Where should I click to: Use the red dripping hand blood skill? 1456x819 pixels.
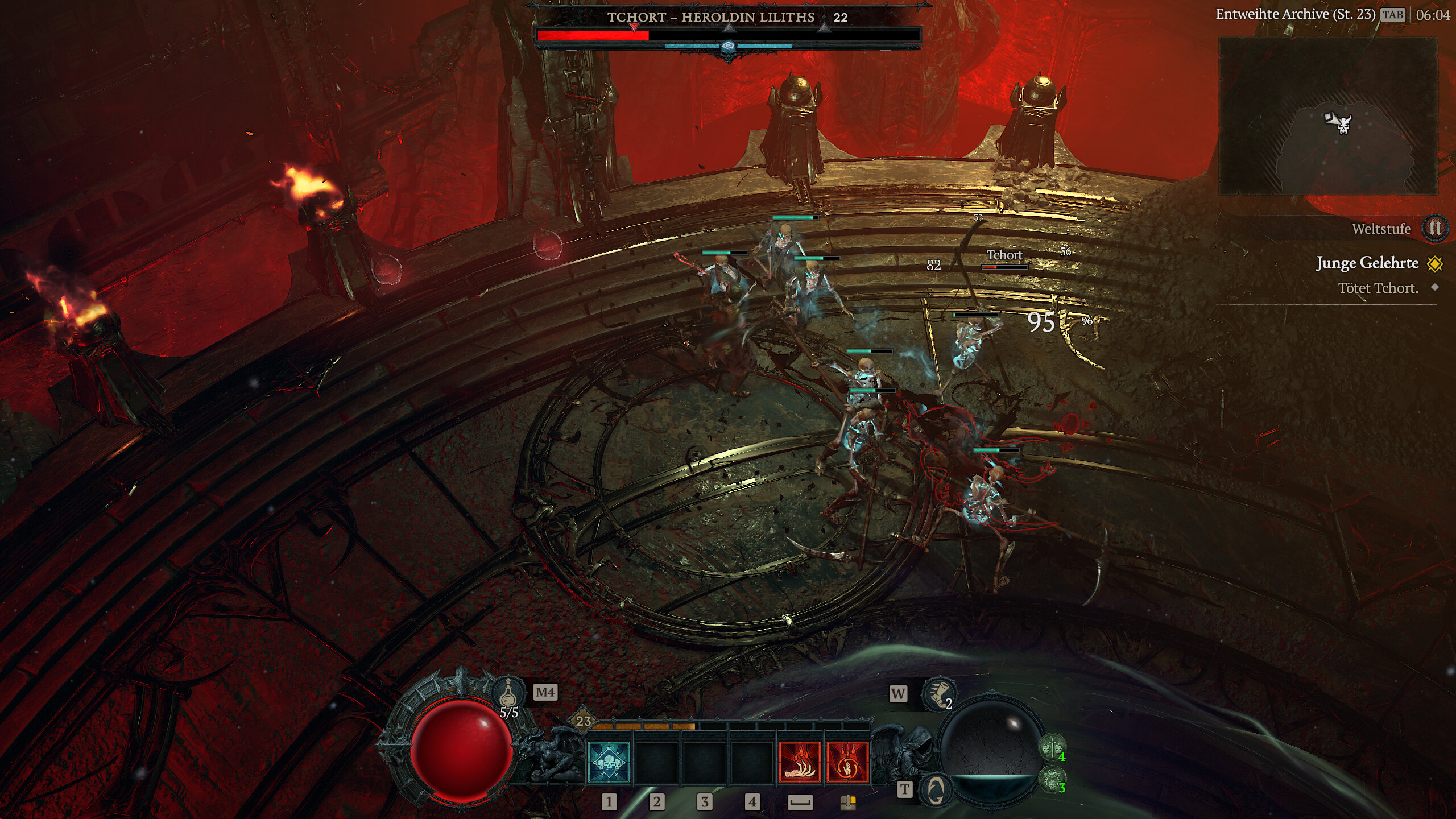coord(800,762)
